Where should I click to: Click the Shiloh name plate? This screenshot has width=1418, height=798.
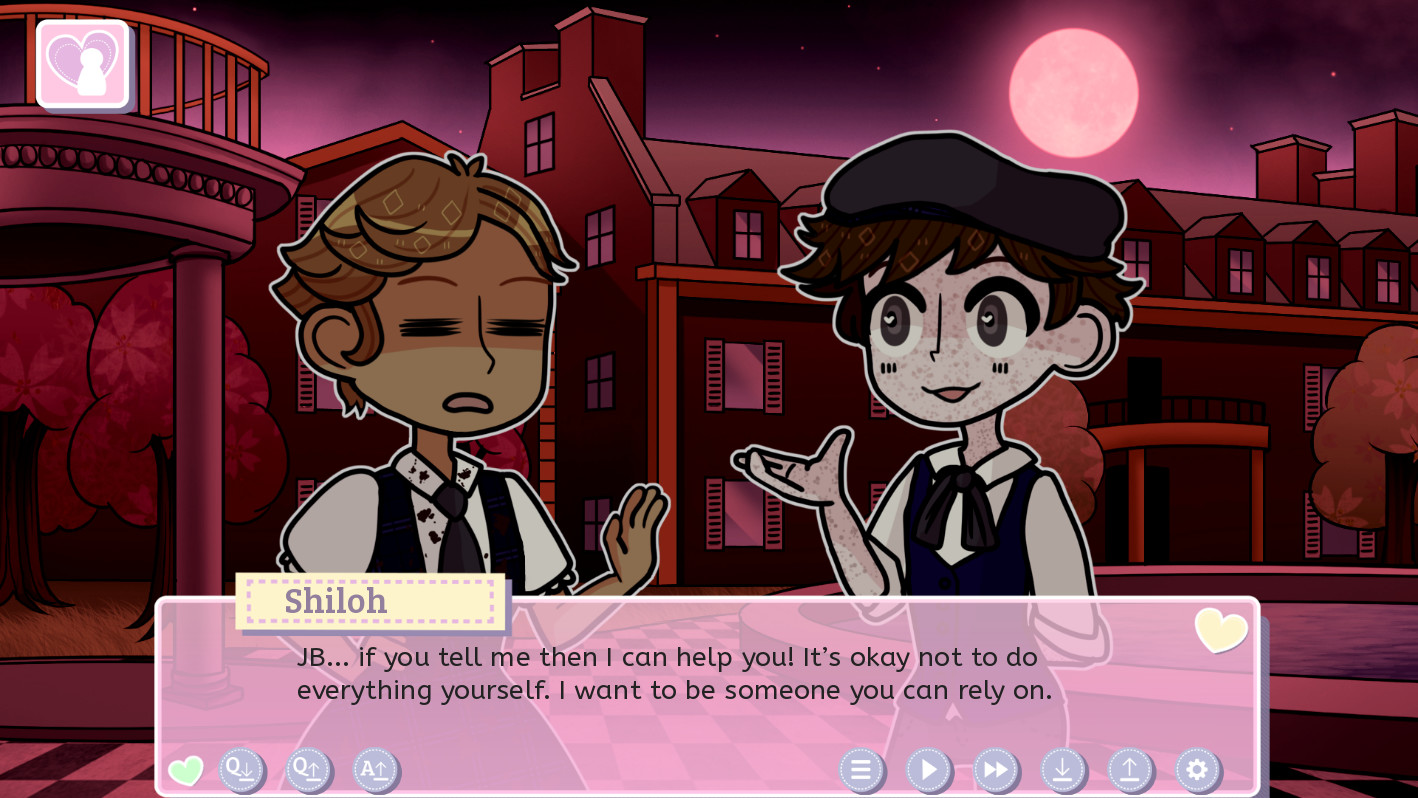[x=370, y=601]
